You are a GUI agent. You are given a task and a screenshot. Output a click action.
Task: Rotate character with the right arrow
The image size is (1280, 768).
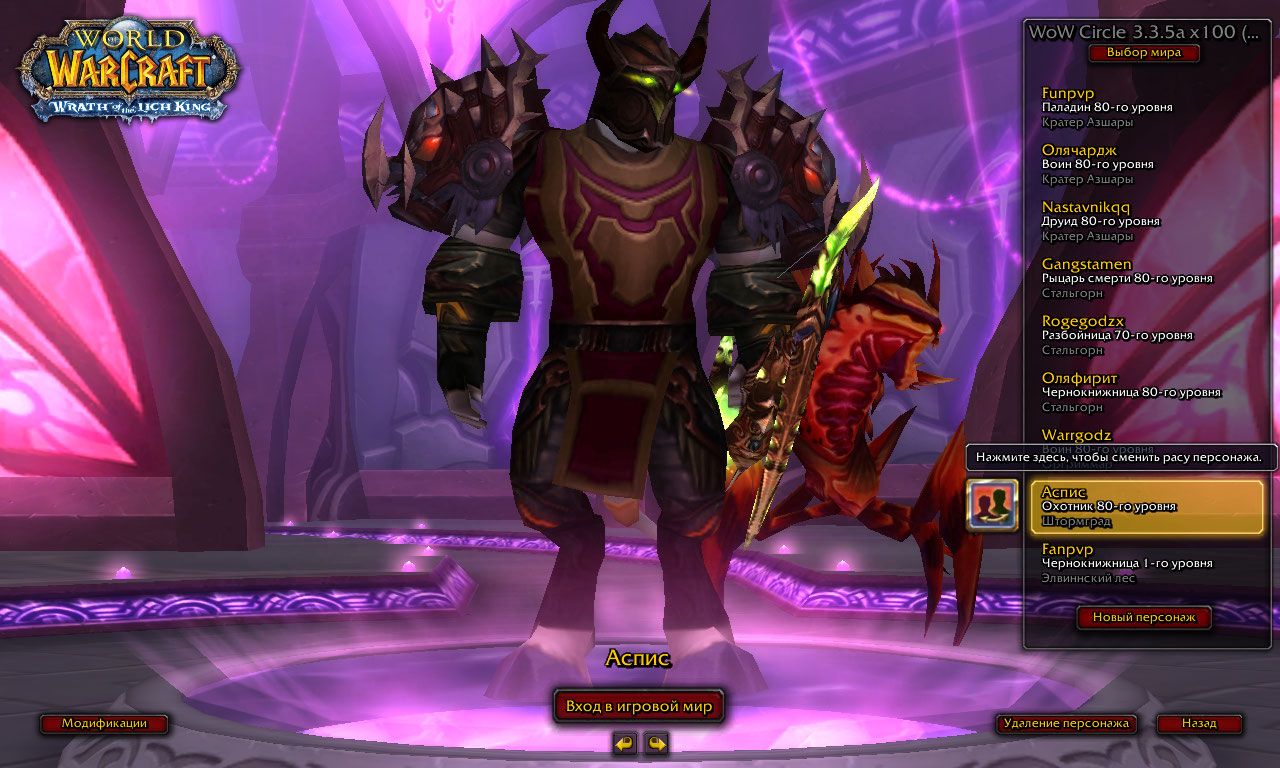click(x=656, y=743)
